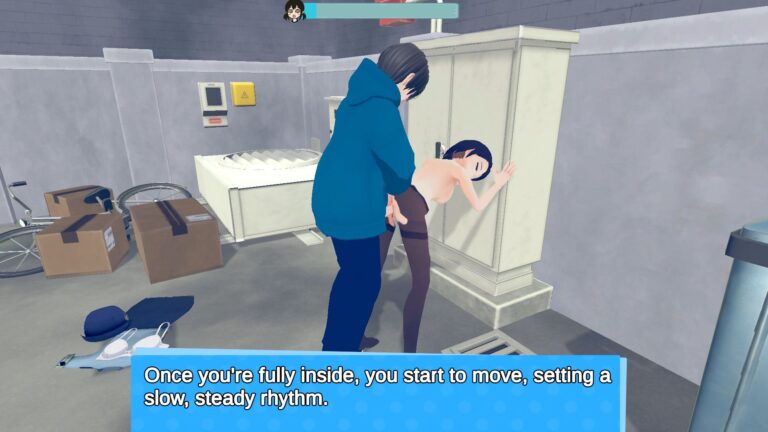This screenshot has height=432, width=768.
Task: Click the character portrait icon beside the bar
Action: [x=294, y=11]
